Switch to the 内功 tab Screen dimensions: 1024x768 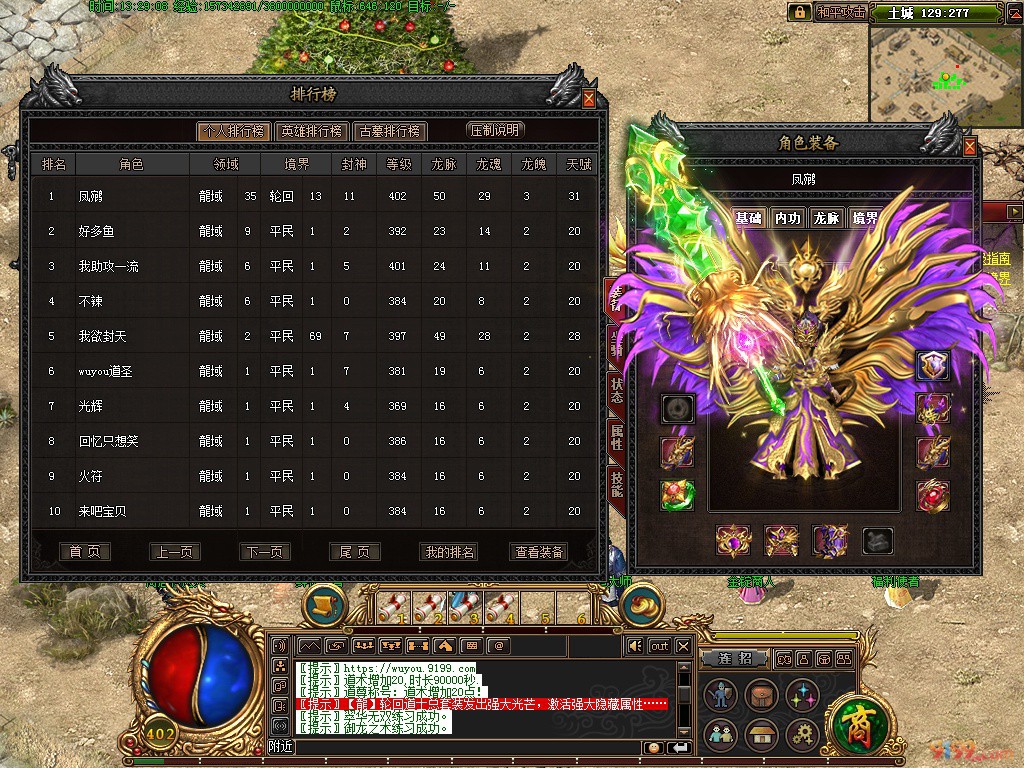[x=788, y=218]
